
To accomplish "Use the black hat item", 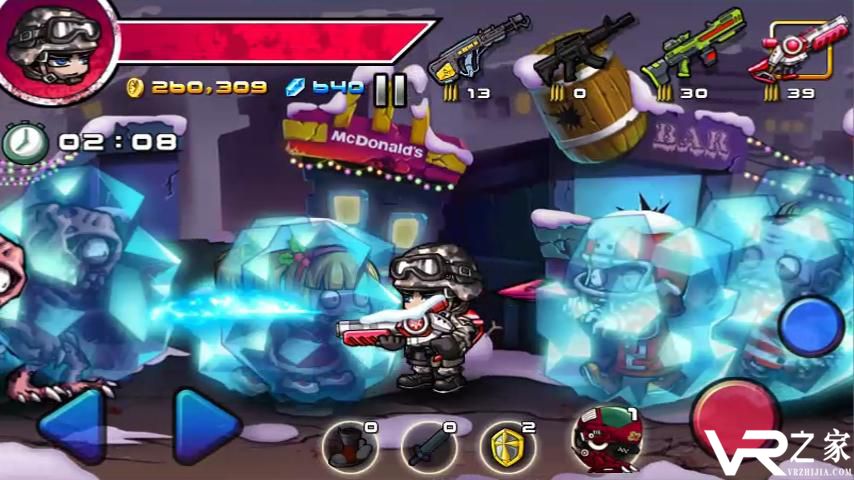I will pyautogui.click(x=350, y=446).
